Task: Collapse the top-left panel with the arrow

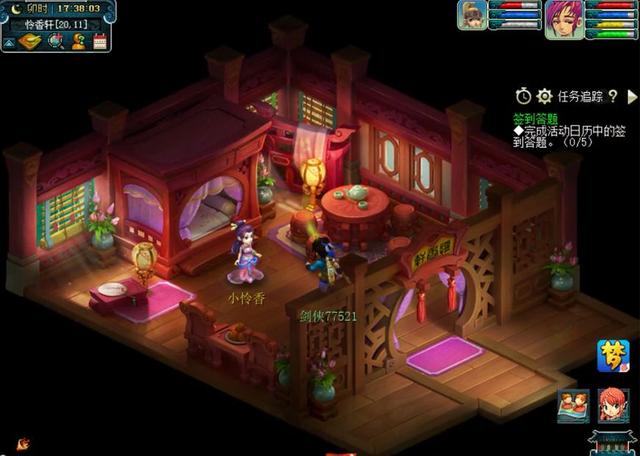Action: pyautogui.click(x=8, y=42)
